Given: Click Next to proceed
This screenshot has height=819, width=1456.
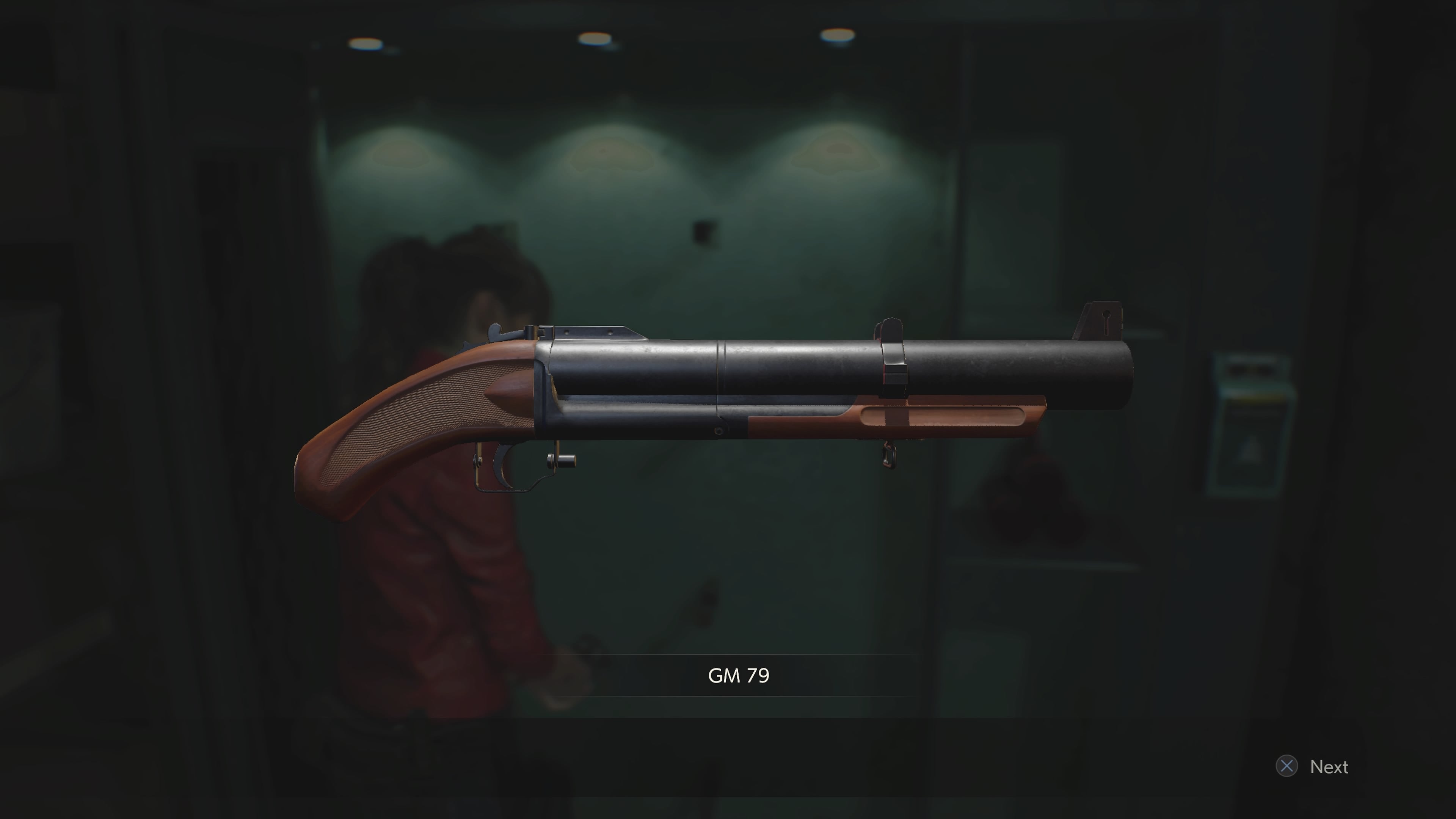Looking at the screenshot, I should (1329, 766).
